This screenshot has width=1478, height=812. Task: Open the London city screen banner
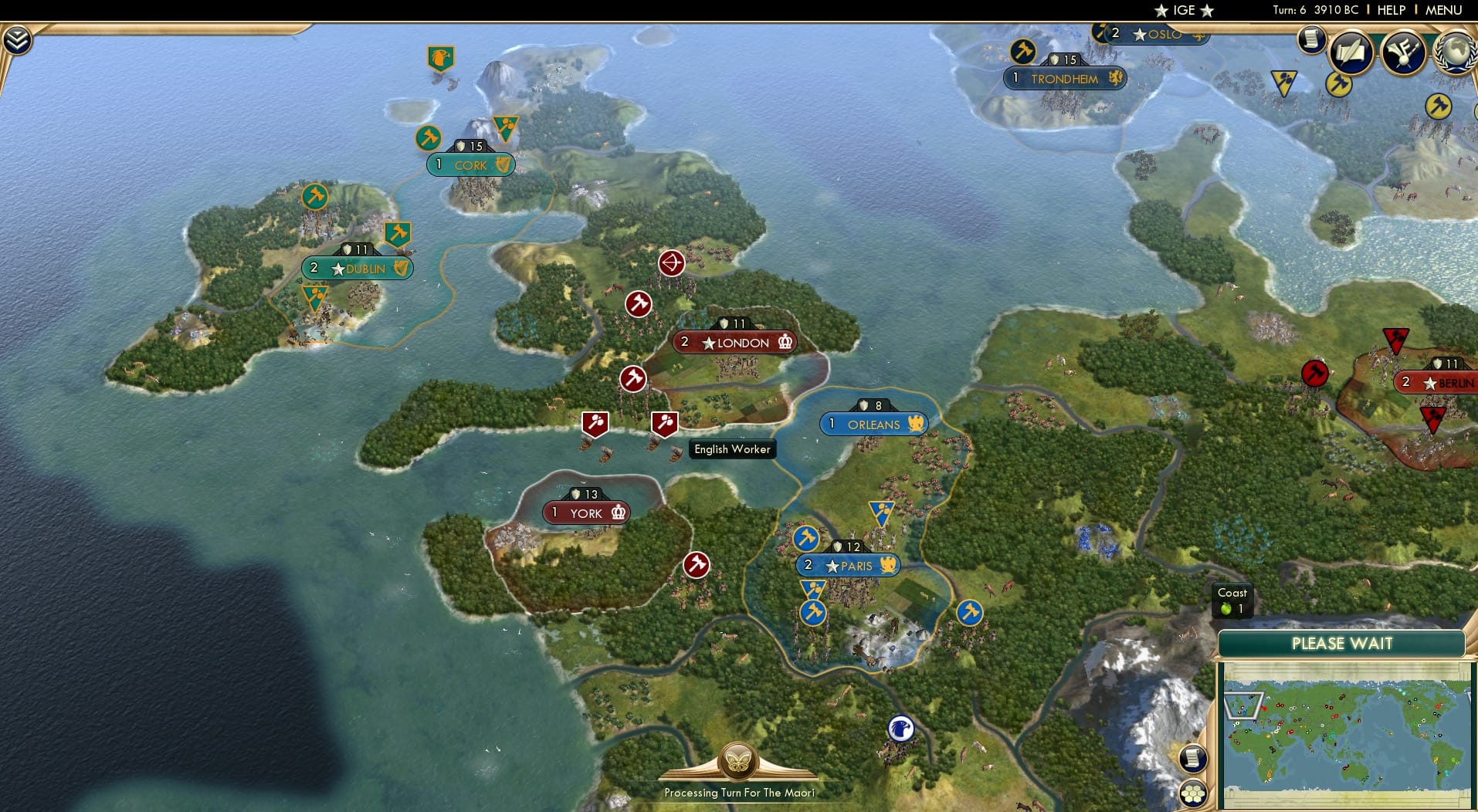tap(735, 342)
